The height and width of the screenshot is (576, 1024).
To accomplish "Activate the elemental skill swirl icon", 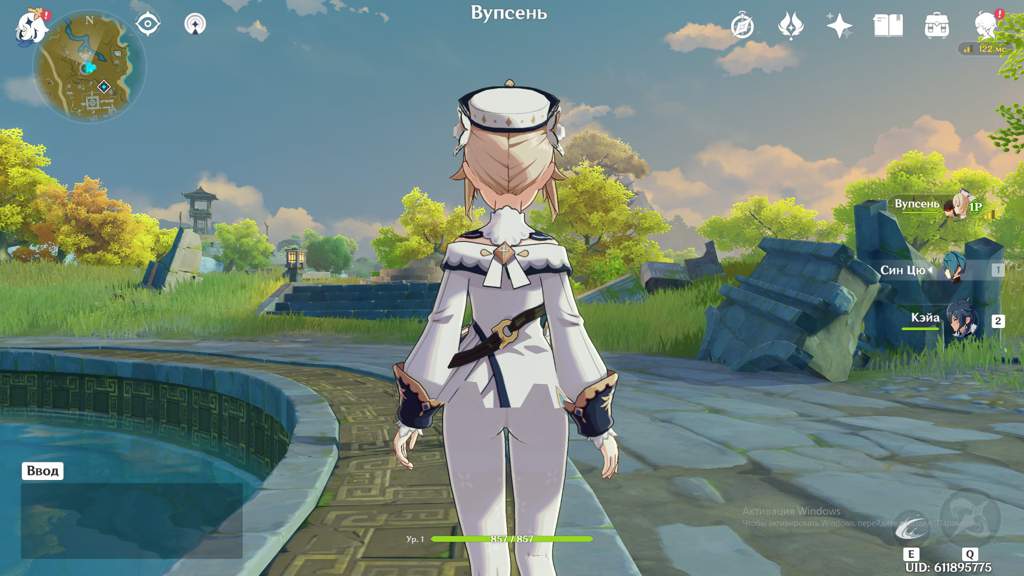I will coord(911,526).
